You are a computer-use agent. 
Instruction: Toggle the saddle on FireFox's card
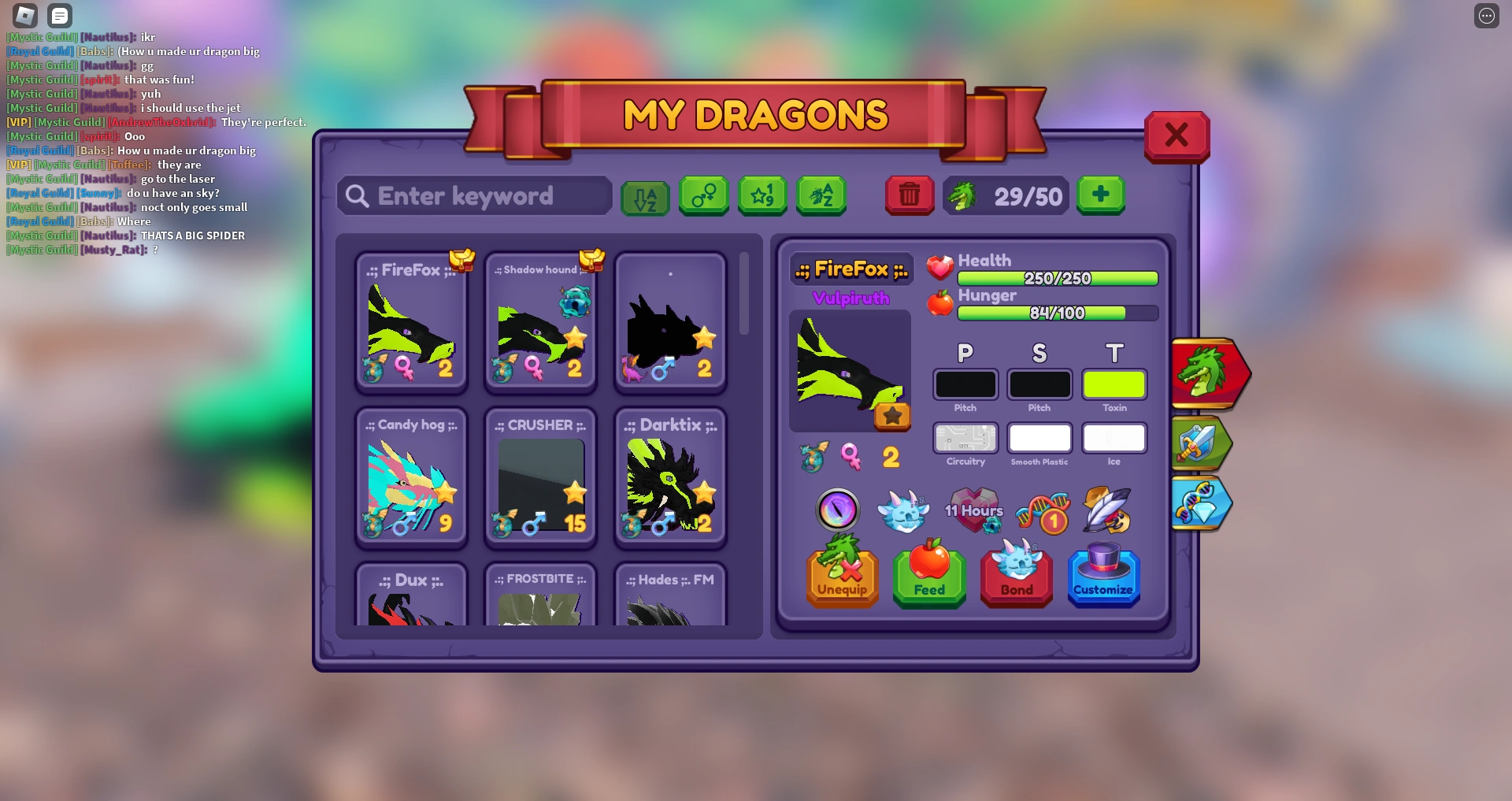click(x=461, y=261)
